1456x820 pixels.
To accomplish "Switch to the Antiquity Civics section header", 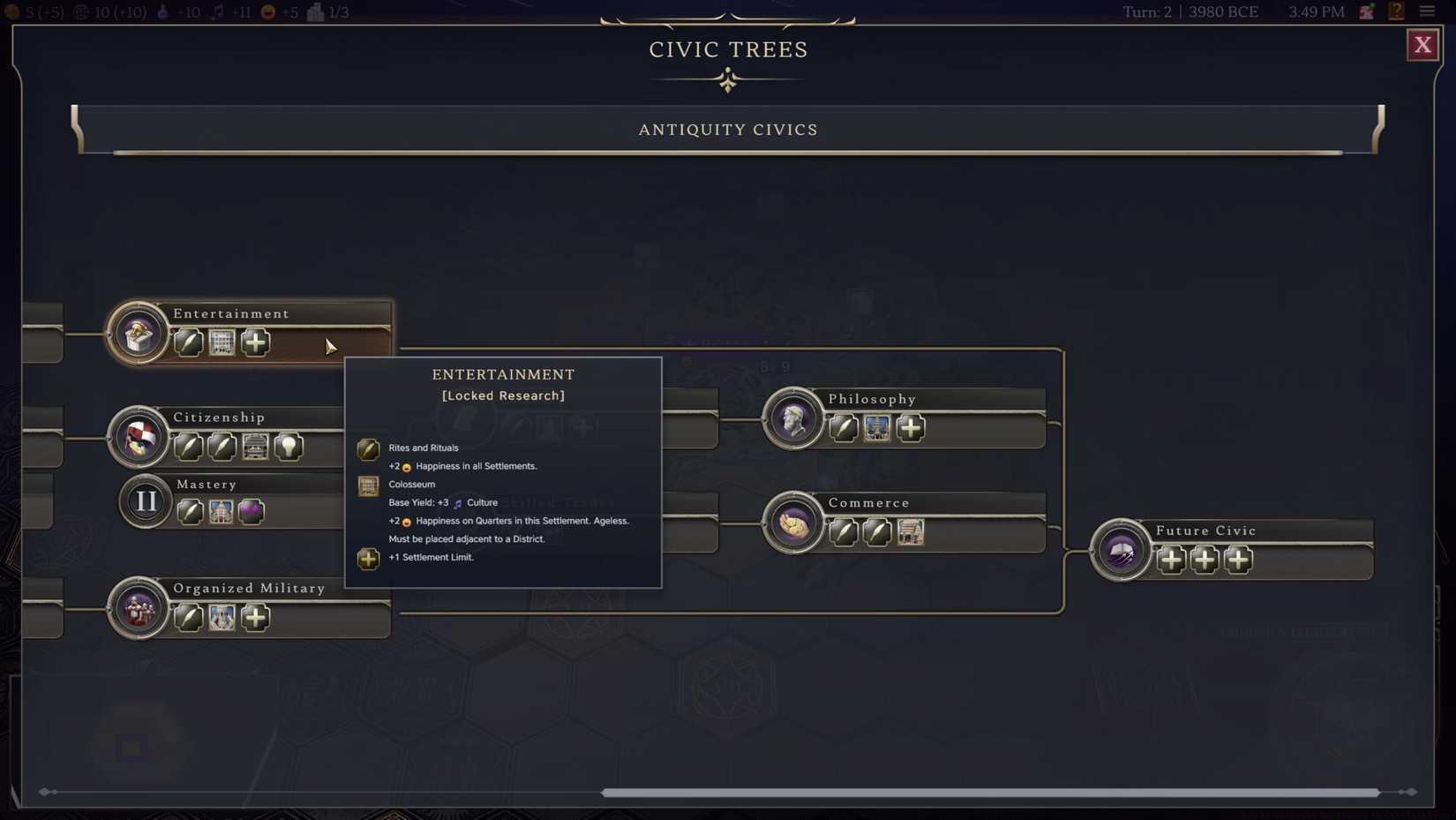I will (727, 129).
